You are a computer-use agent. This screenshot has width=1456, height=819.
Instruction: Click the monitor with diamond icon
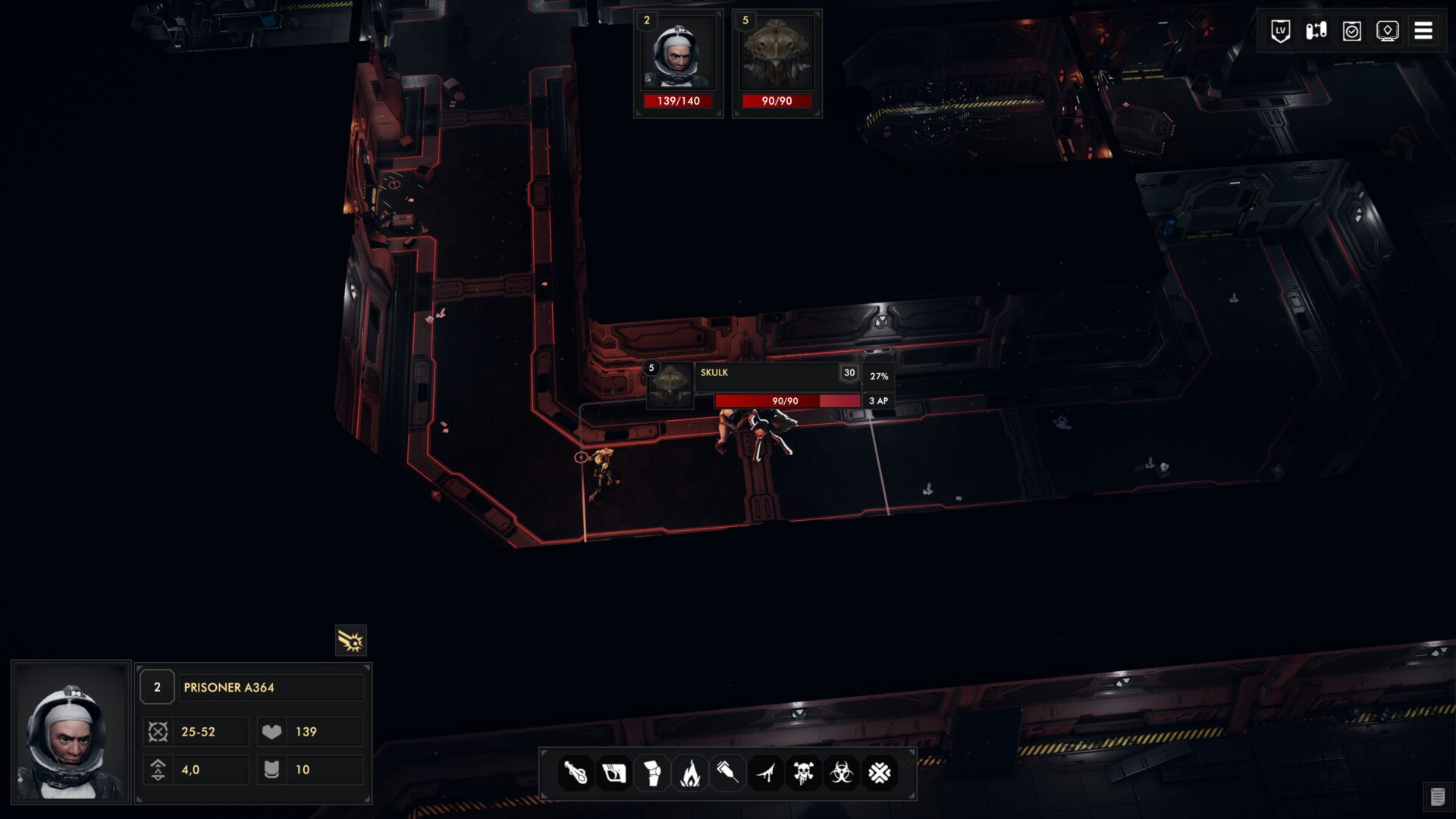(1387, 31)
